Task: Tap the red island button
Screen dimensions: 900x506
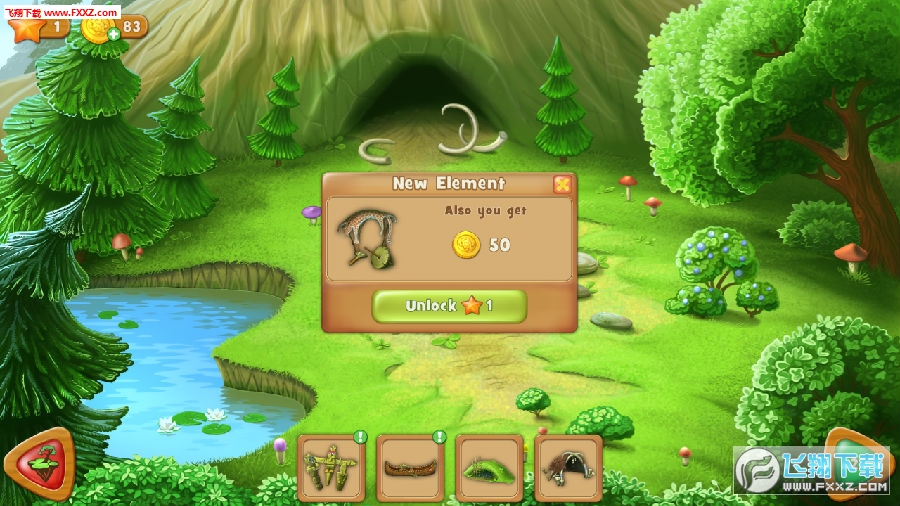Action: [x=38, y=465]
